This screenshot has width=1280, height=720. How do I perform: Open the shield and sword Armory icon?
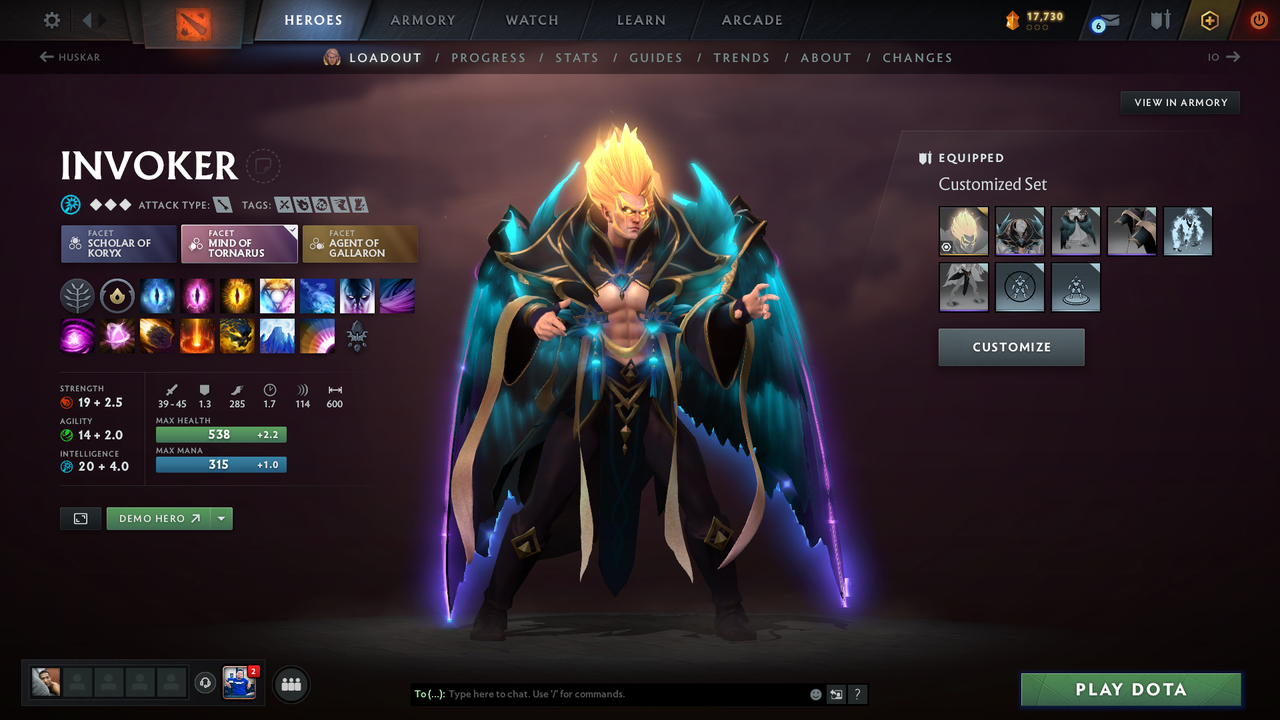[1160, 19]
